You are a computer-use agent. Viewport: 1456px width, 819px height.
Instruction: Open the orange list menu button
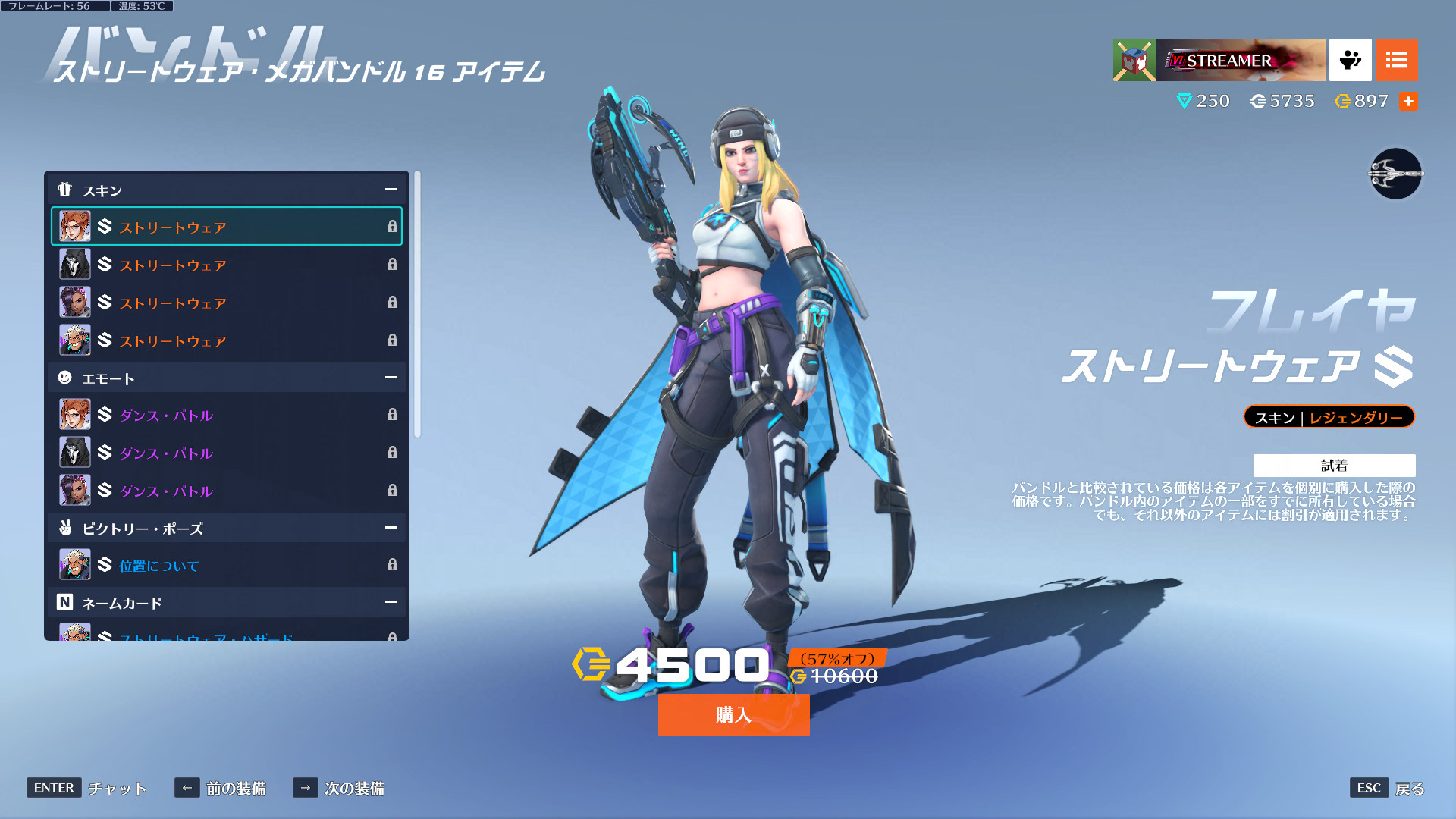tap(1396, 60)
